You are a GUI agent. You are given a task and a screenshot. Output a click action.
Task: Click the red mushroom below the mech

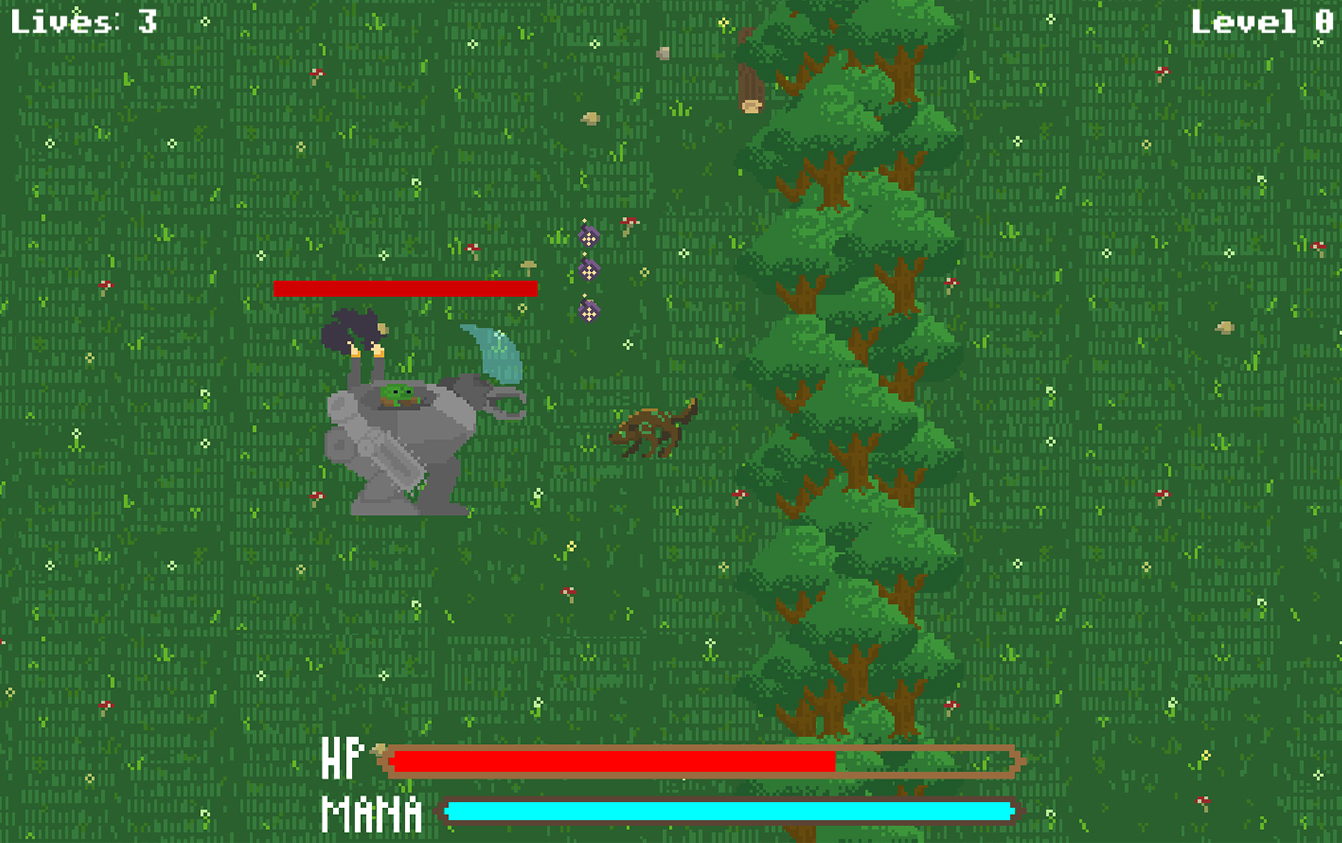click(318, 494)
